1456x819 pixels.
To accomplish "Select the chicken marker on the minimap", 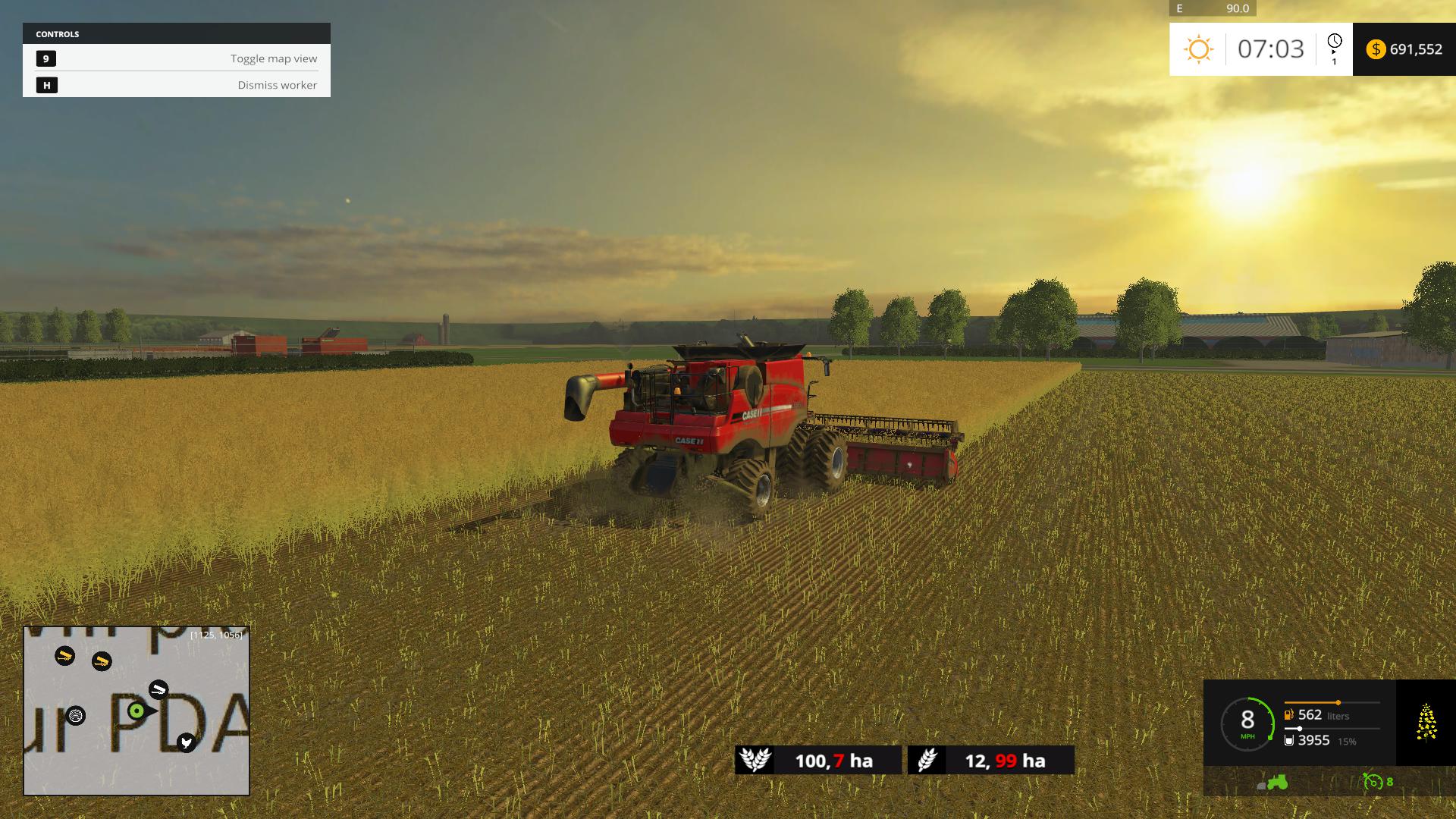I will point(187,742).
